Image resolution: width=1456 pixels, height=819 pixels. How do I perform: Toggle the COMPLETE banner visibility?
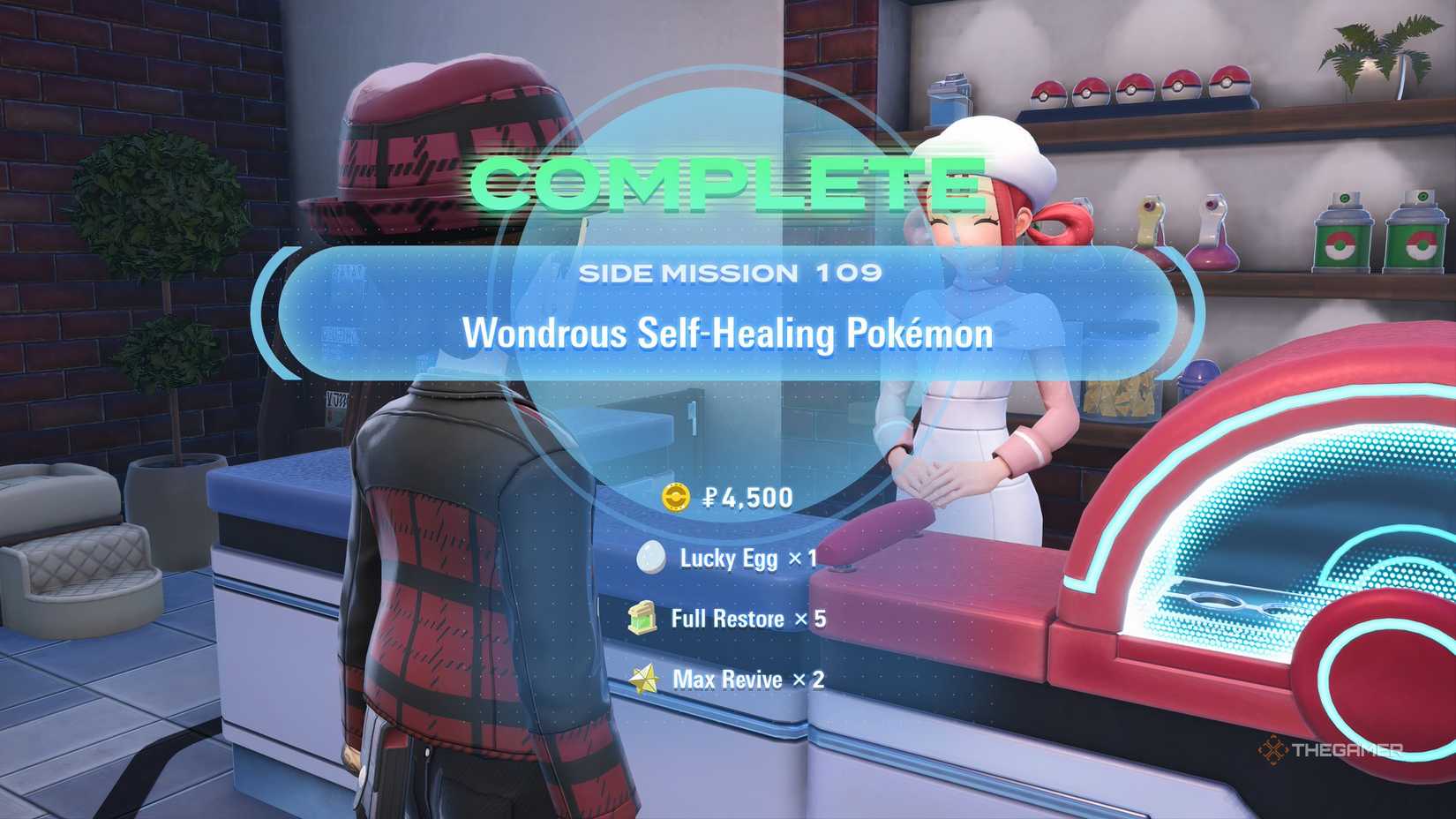(x=726, y=183)
